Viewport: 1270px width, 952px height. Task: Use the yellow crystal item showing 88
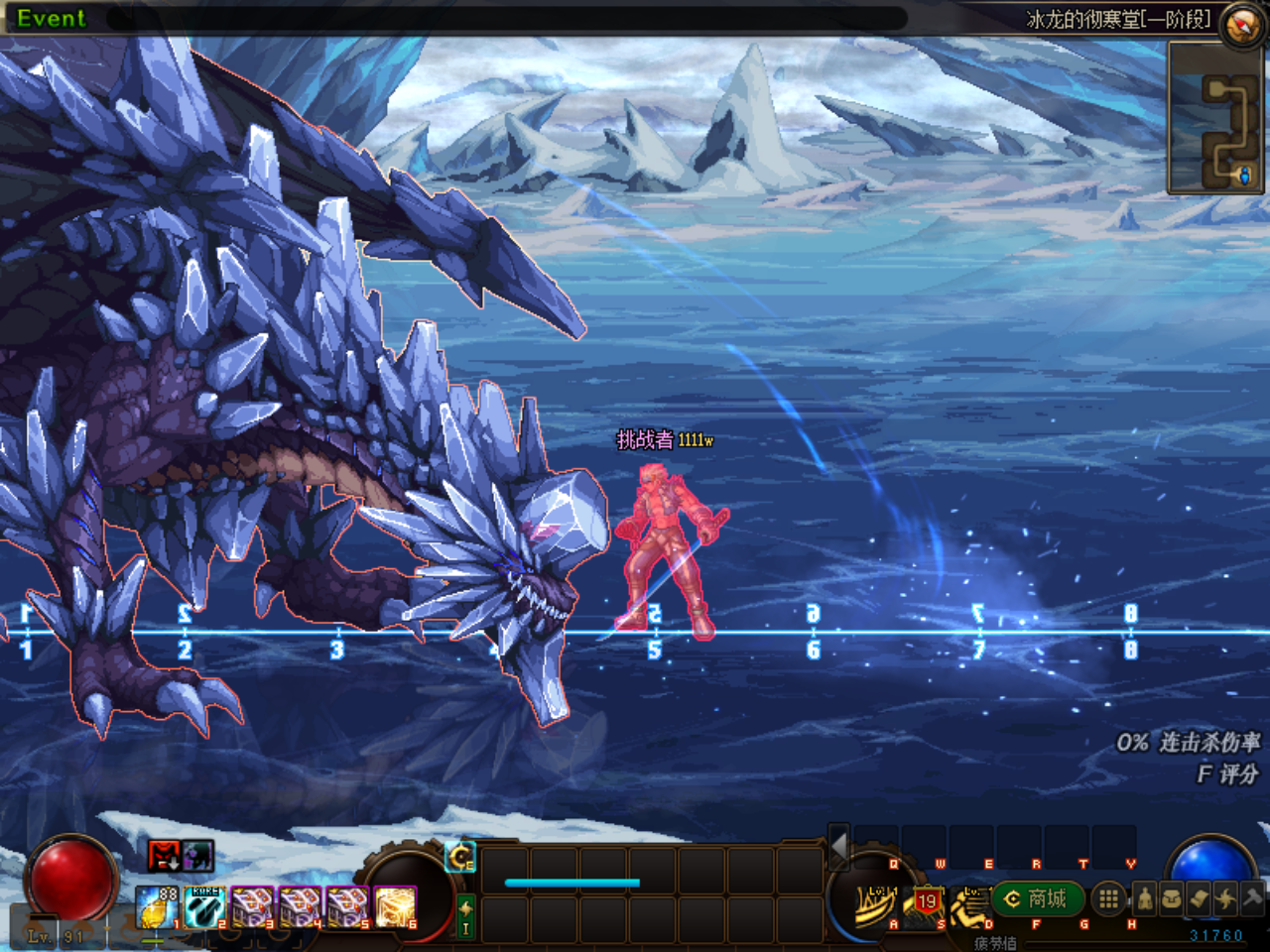point(156,907)
